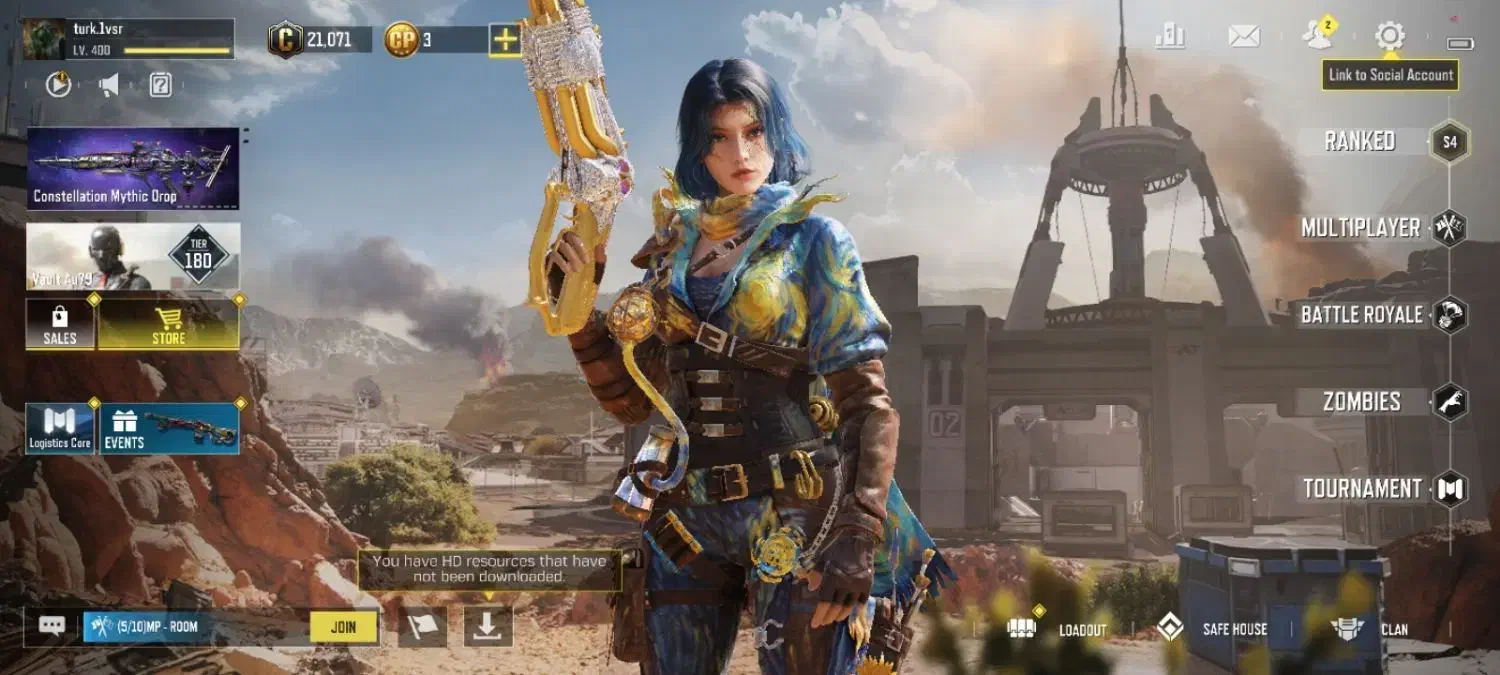Enter the Zombies mode
This screenshot has width=1500, height=675.
1362,402
